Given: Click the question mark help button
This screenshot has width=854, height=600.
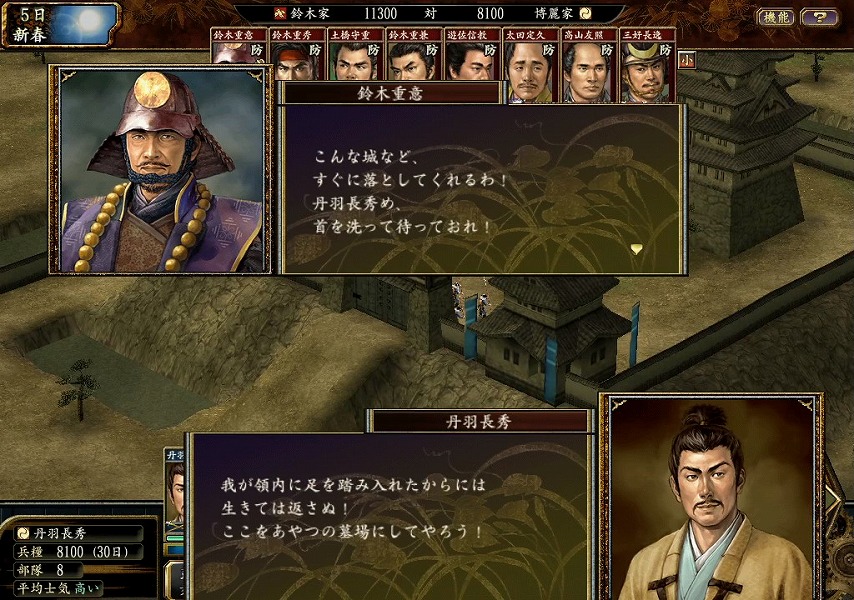Looking at the screenshot, I should tap(820, 17).
